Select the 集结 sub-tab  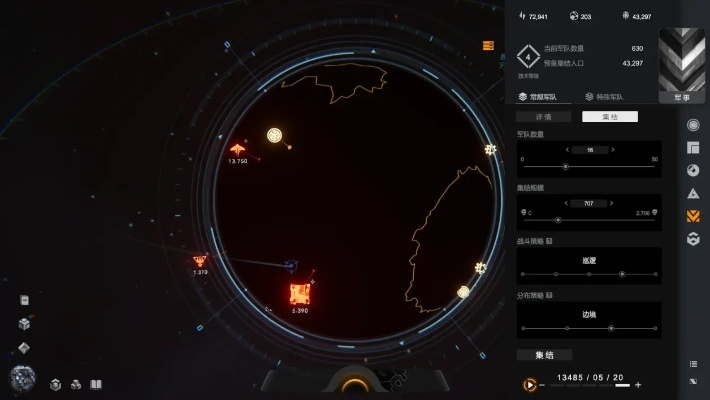click(610, 117)
